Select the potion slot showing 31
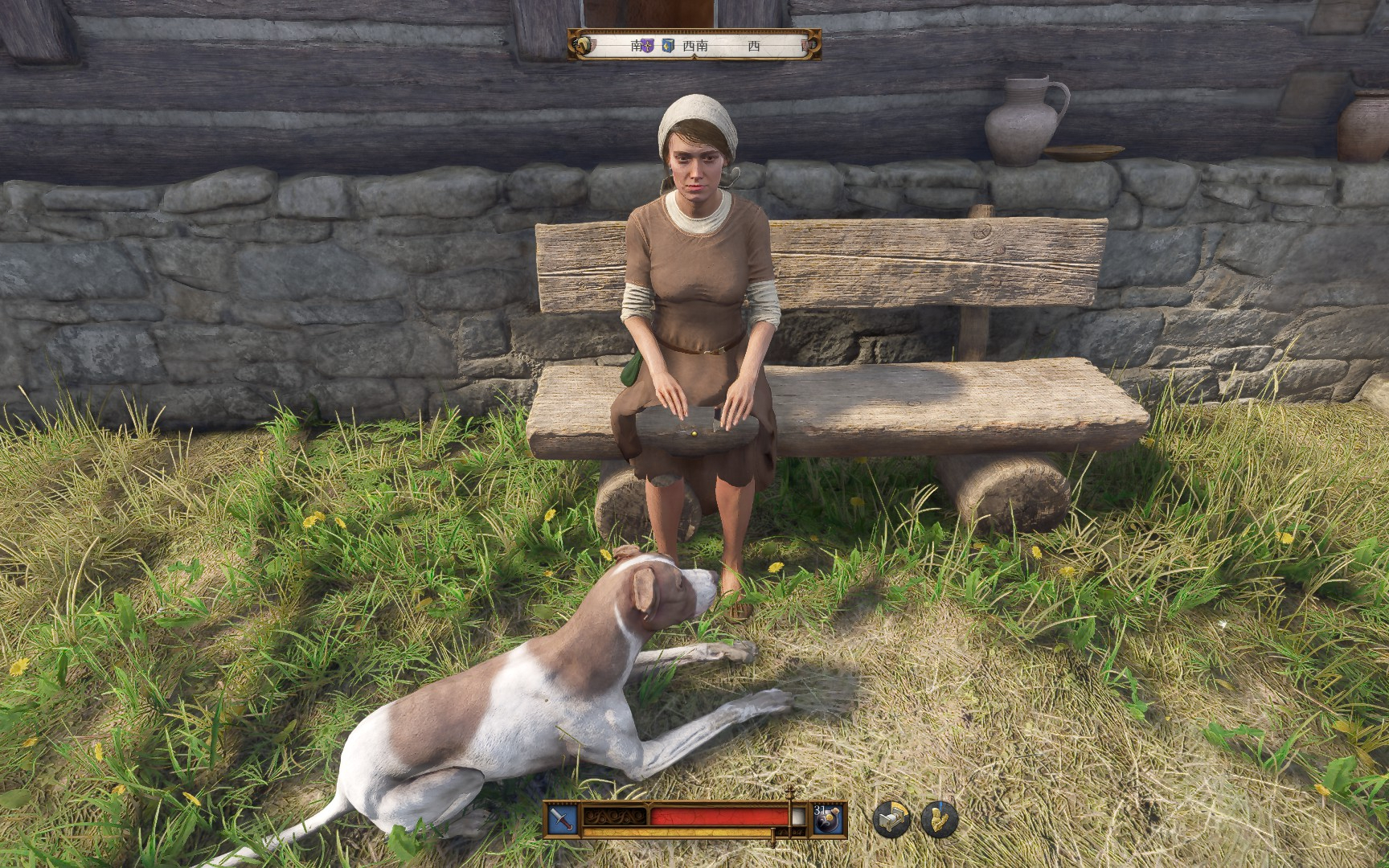 [828, 819]
